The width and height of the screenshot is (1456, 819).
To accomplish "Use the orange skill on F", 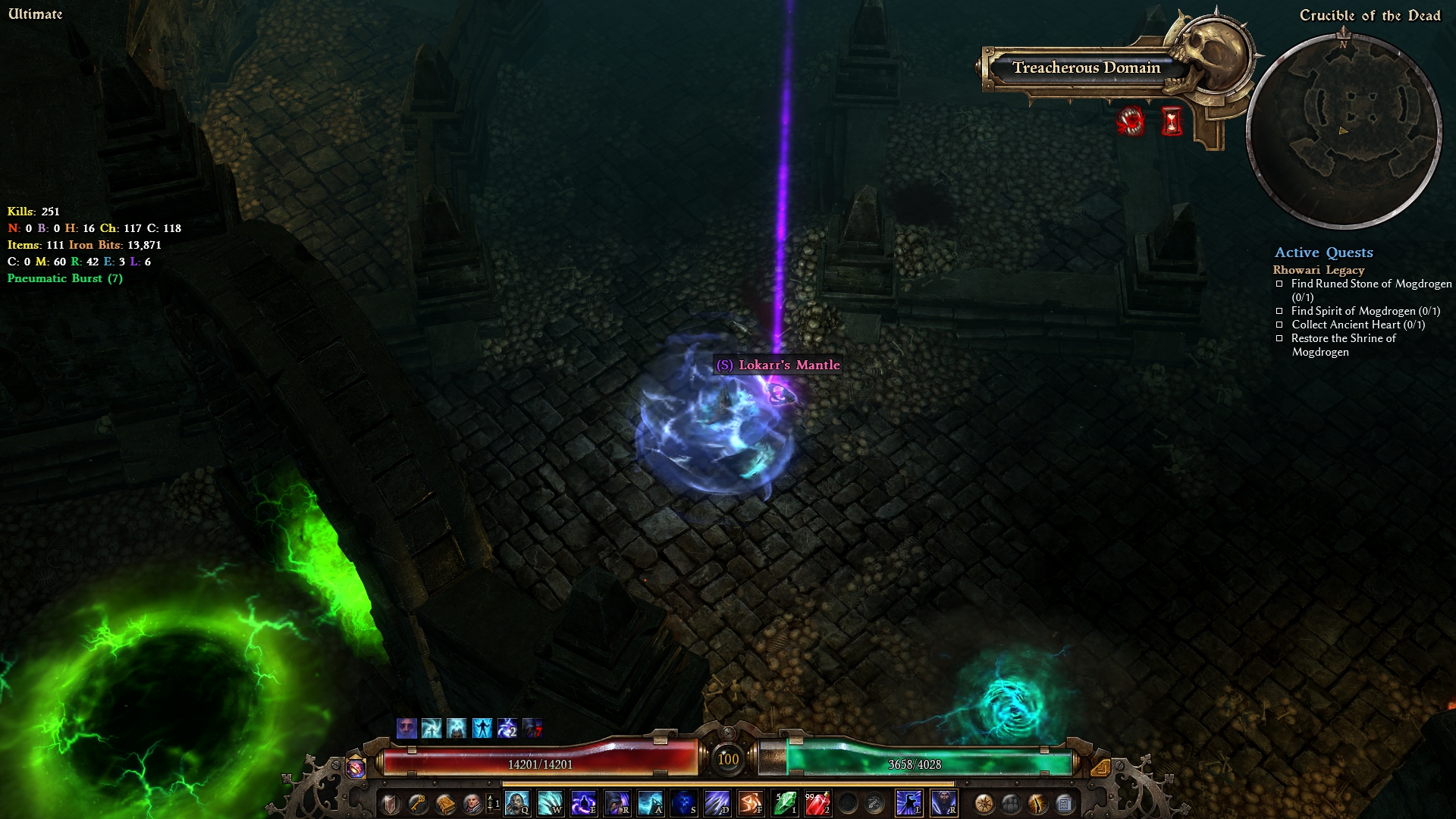I will pos(751,803).
